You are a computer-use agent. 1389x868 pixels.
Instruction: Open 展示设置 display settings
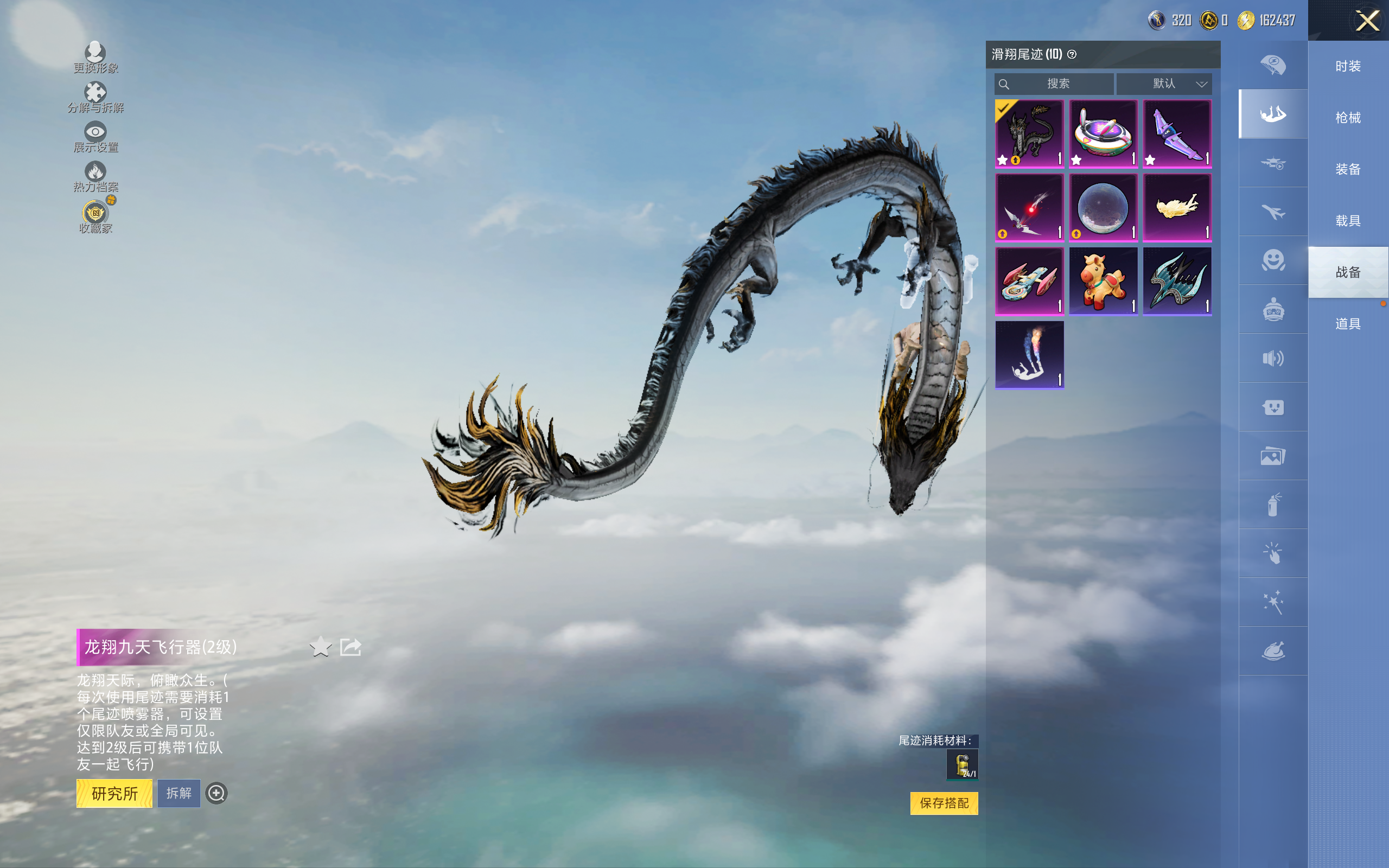pyautogui.click(x=95, y=137)
